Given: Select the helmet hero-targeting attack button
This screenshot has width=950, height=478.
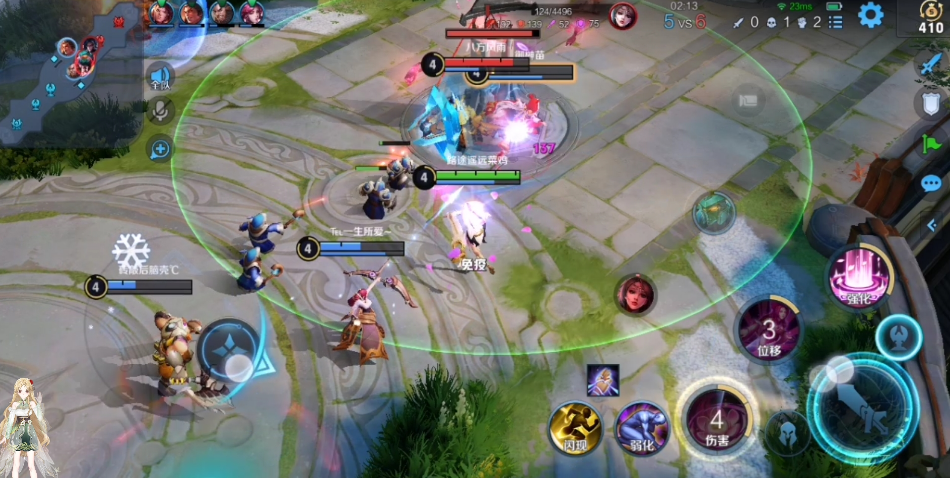Looking at the screenshot, I should click(788, 433).
